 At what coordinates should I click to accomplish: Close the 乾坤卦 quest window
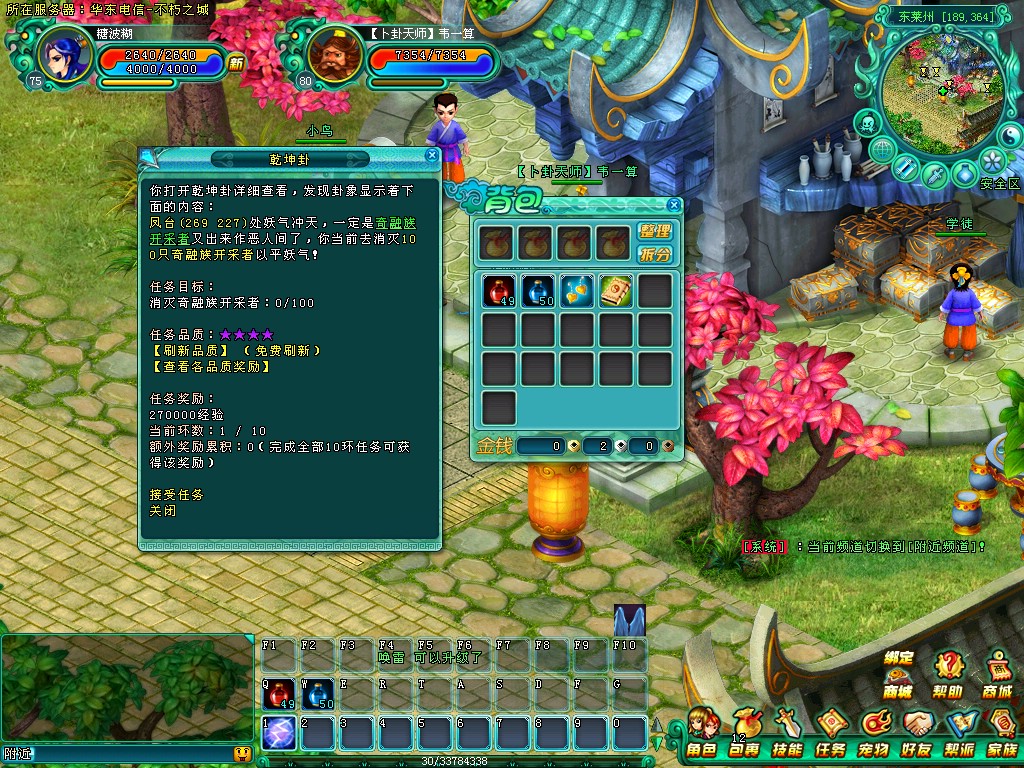click(432, 156)
